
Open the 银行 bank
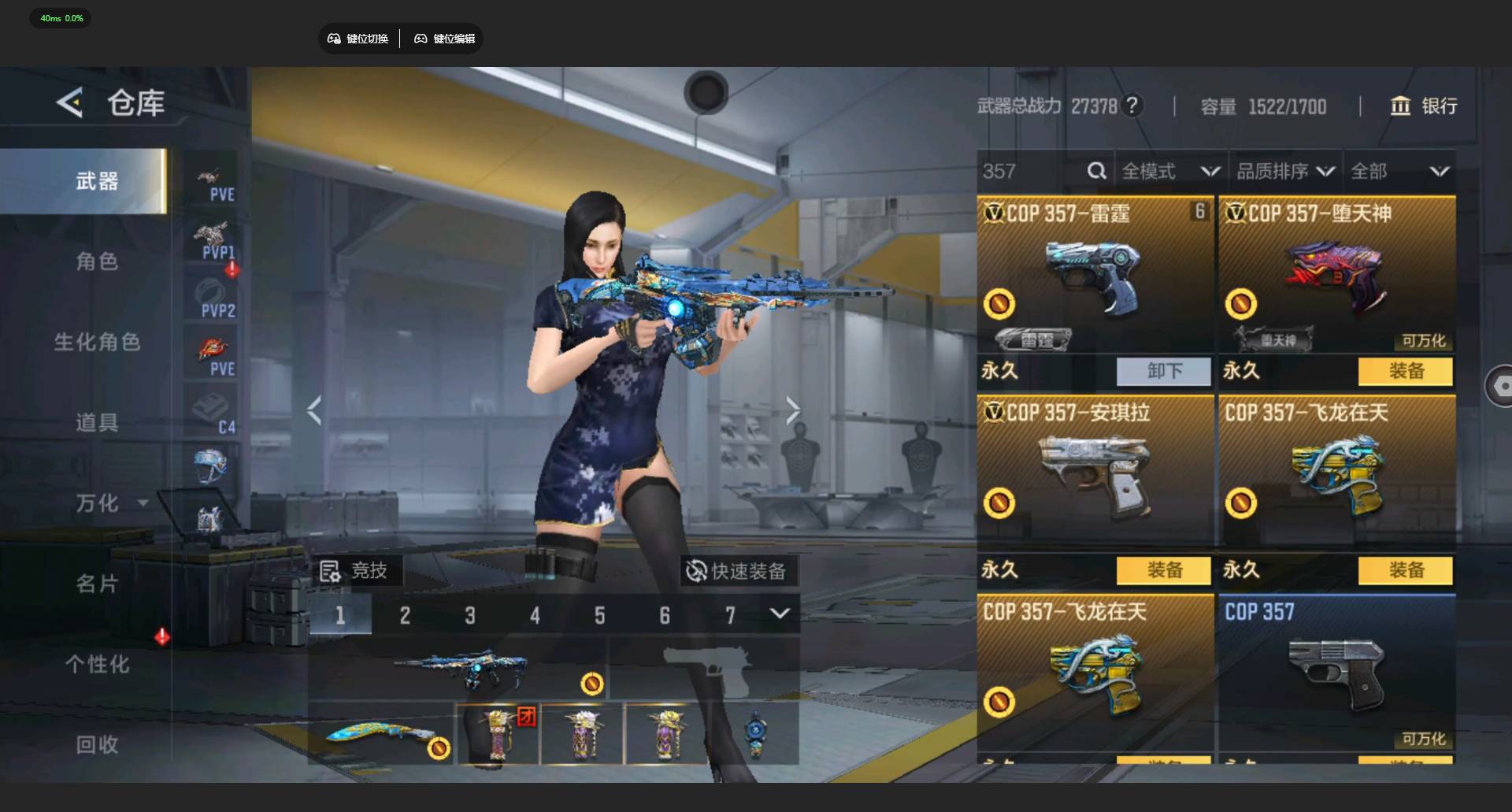click(x=1424, y=106)
